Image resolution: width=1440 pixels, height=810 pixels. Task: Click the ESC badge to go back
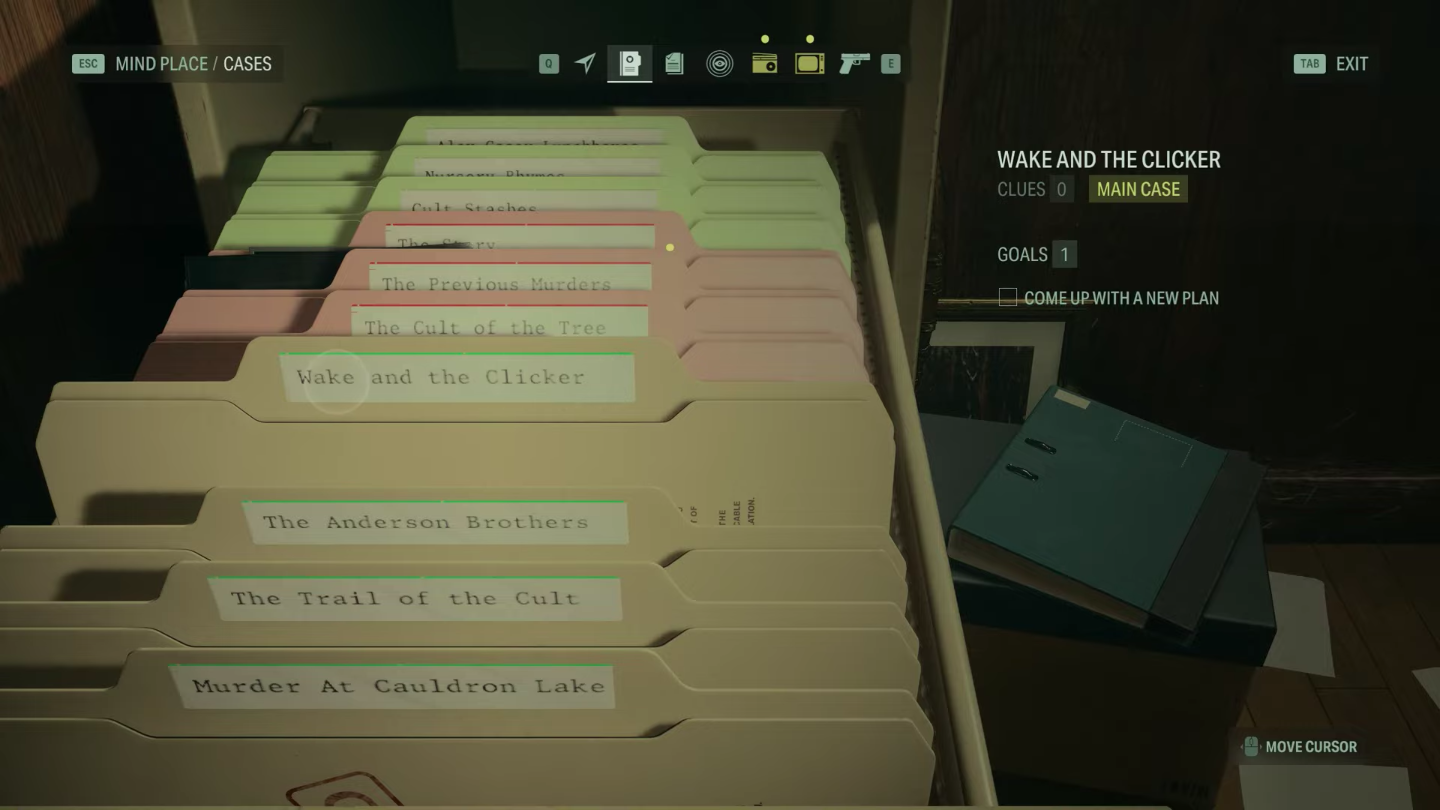coord(88,63)
